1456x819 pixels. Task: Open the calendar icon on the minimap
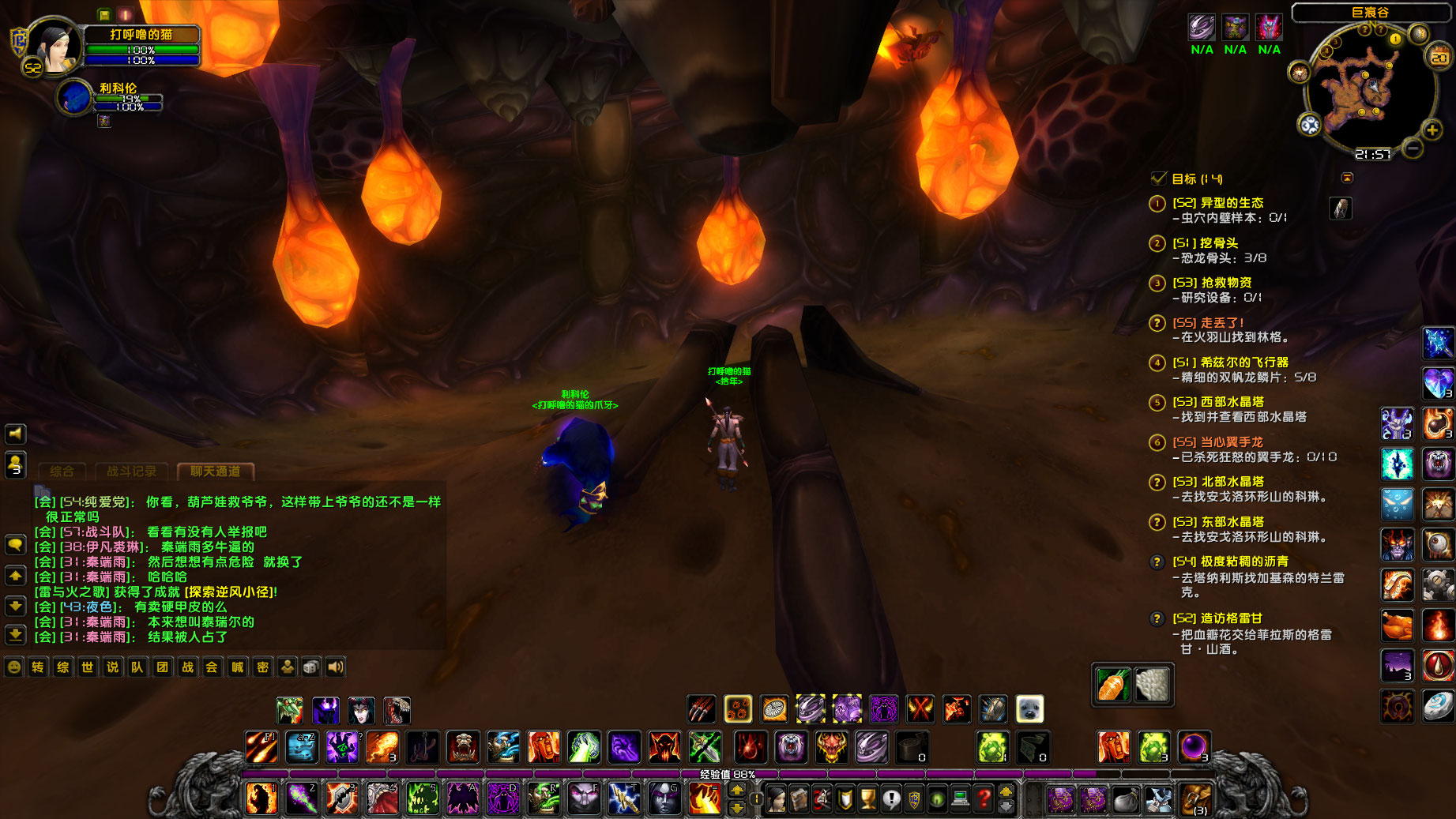pos(1438,57)
